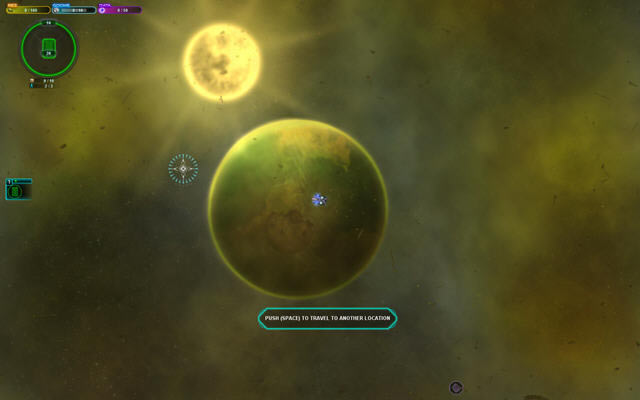Viewport: 640px width, 400px height.
Task: Select the squad 1 panel on left edge
Action: pyautogui.click(x=18, y=189)
